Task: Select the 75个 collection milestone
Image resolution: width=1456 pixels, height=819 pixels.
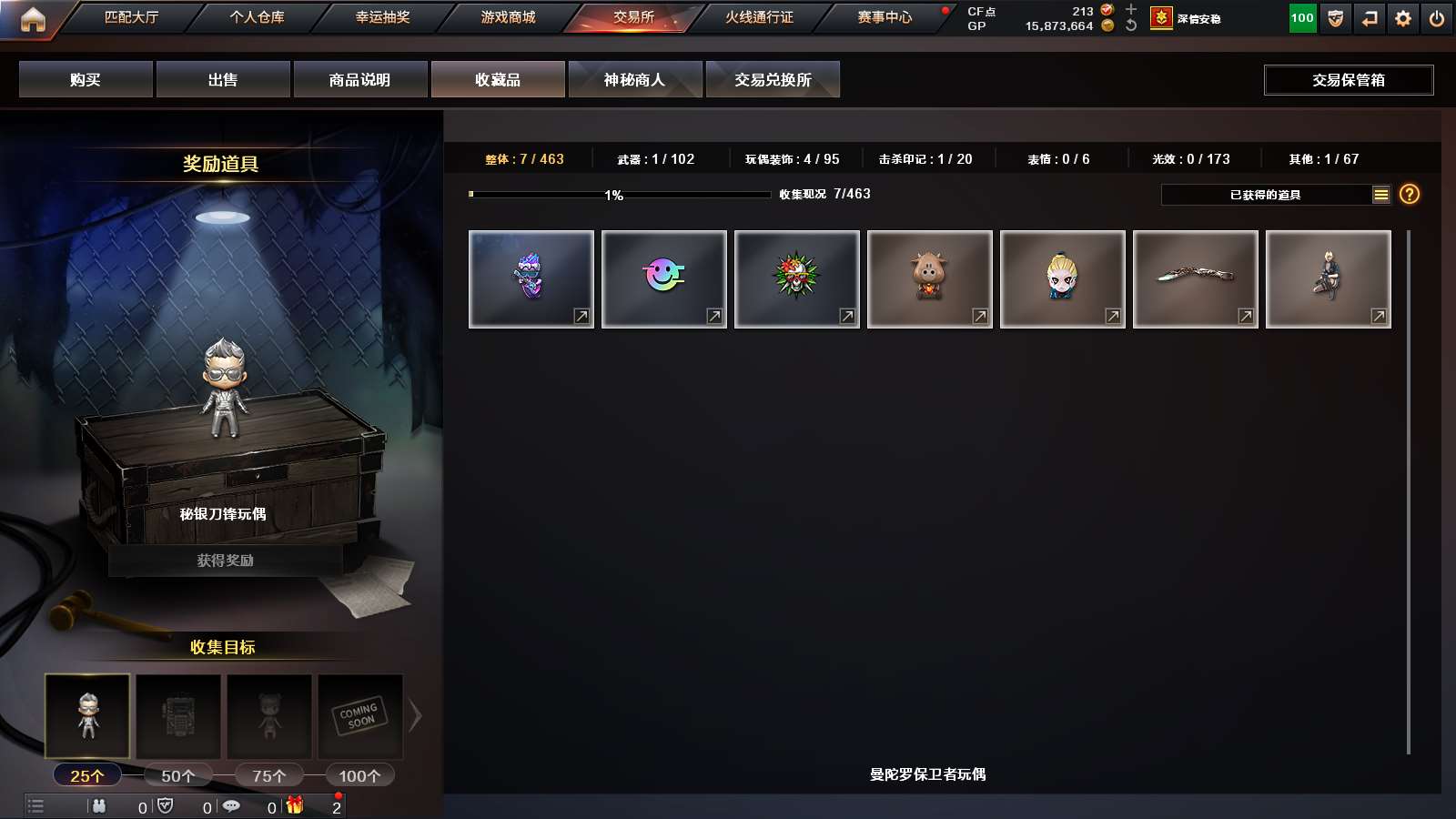Action: point(268,774)
